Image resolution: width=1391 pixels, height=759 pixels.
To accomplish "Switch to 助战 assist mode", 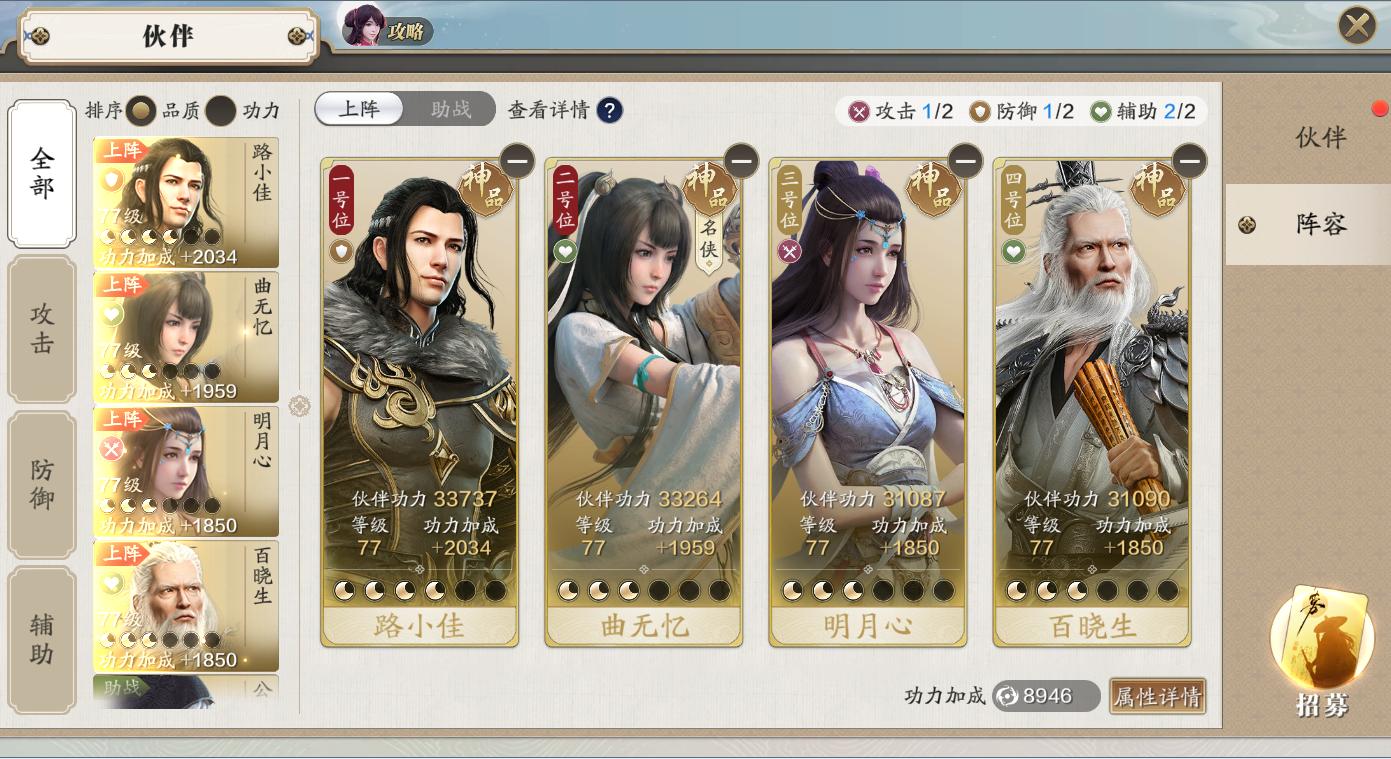I will pos(449,109).
